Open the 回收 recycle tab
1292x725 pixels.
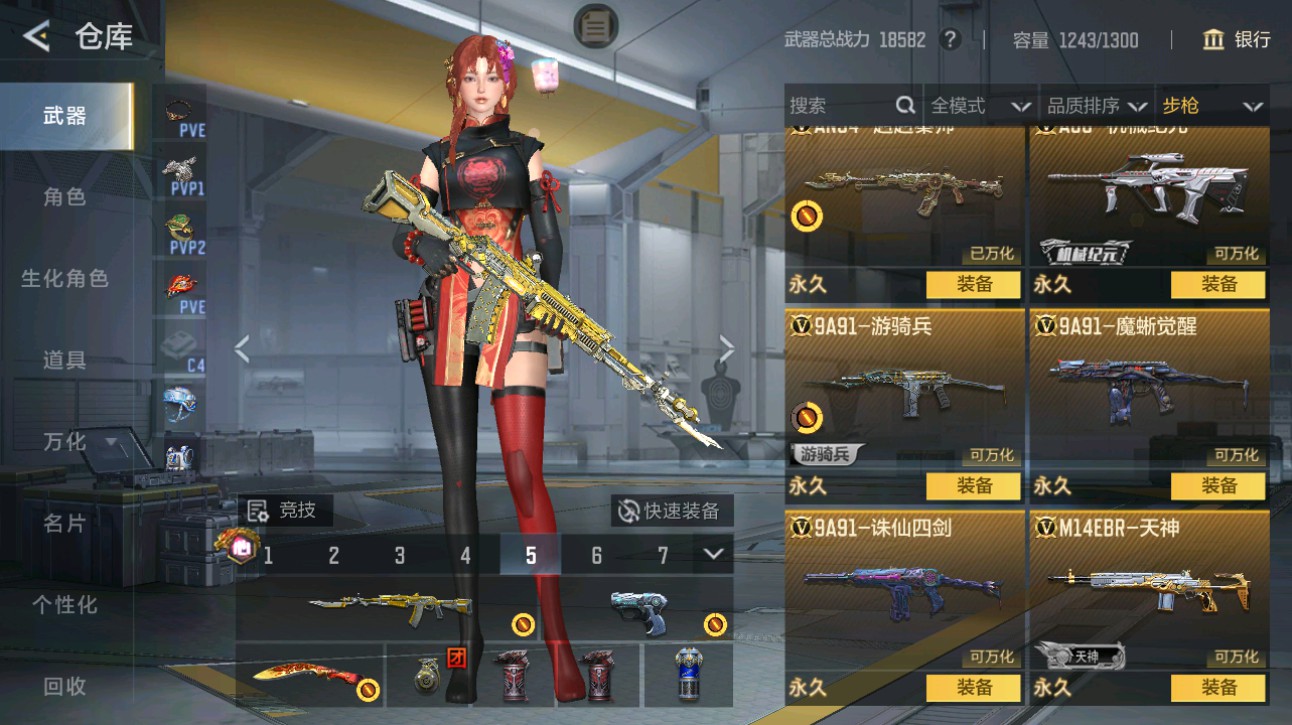pyautogui.click(x=65, y=687)
